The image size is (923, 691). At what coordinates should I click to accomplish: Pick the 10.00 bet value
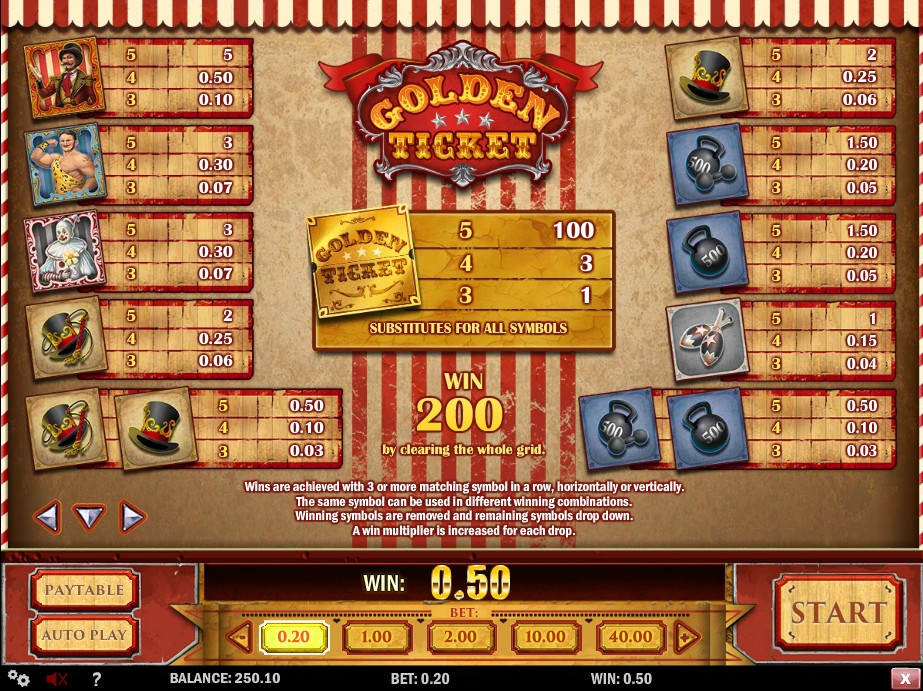click(x=545, y=637)
